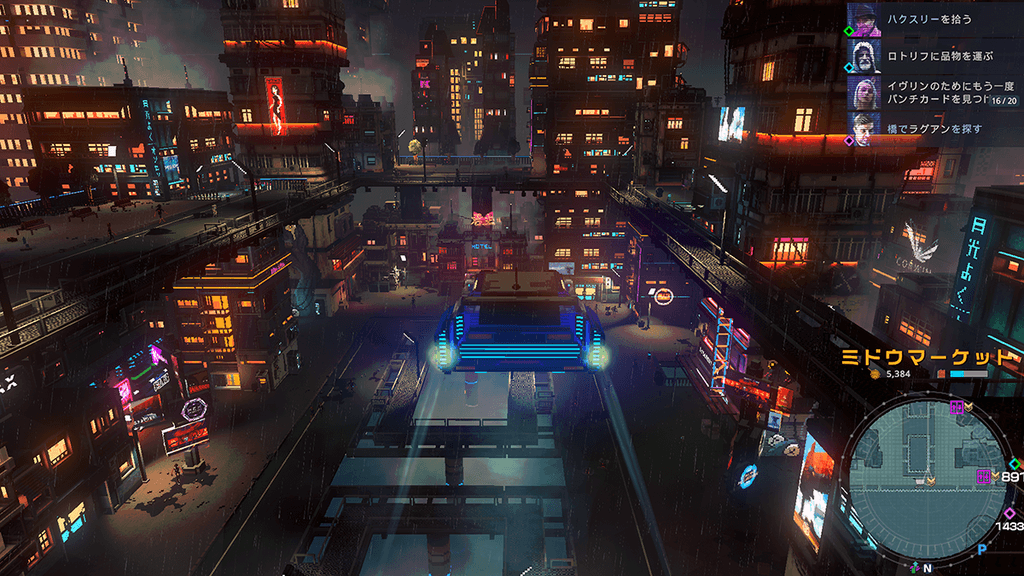Click the cyan diamond marker on minimap edge
1024x576 pixels.
tap(1014, 464)
